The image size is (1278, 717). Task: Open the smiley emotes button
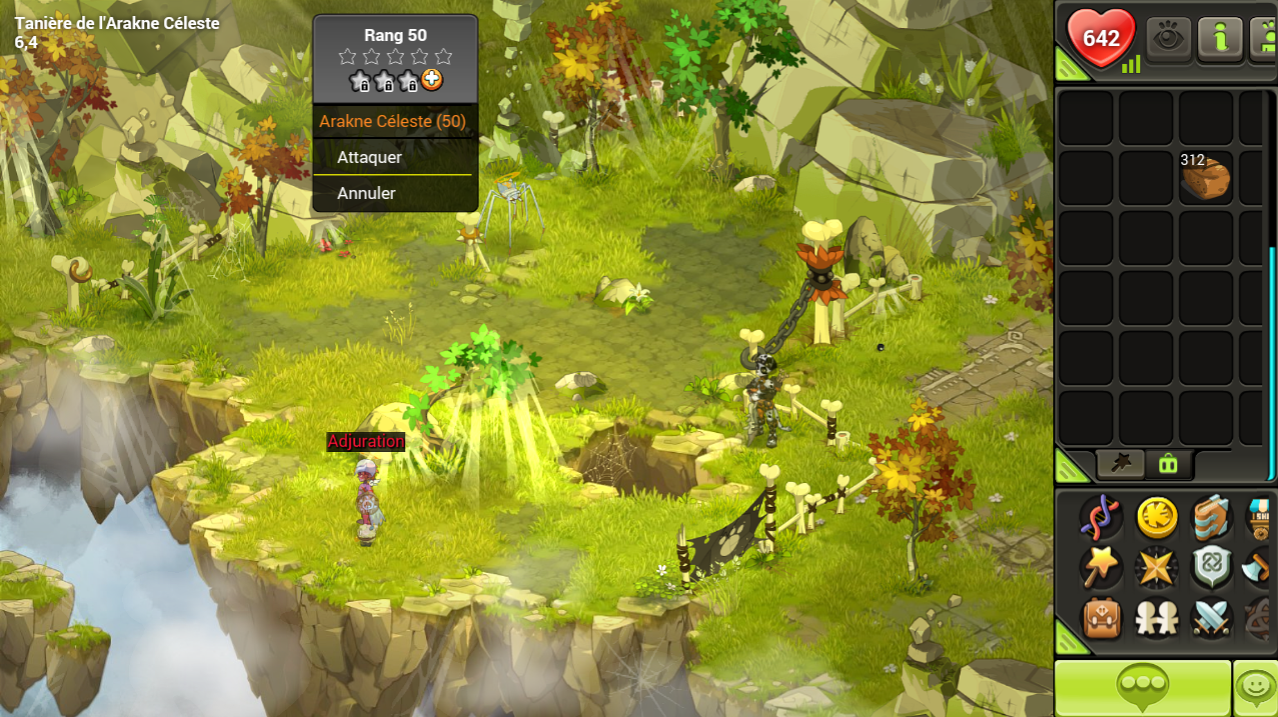1255,688
